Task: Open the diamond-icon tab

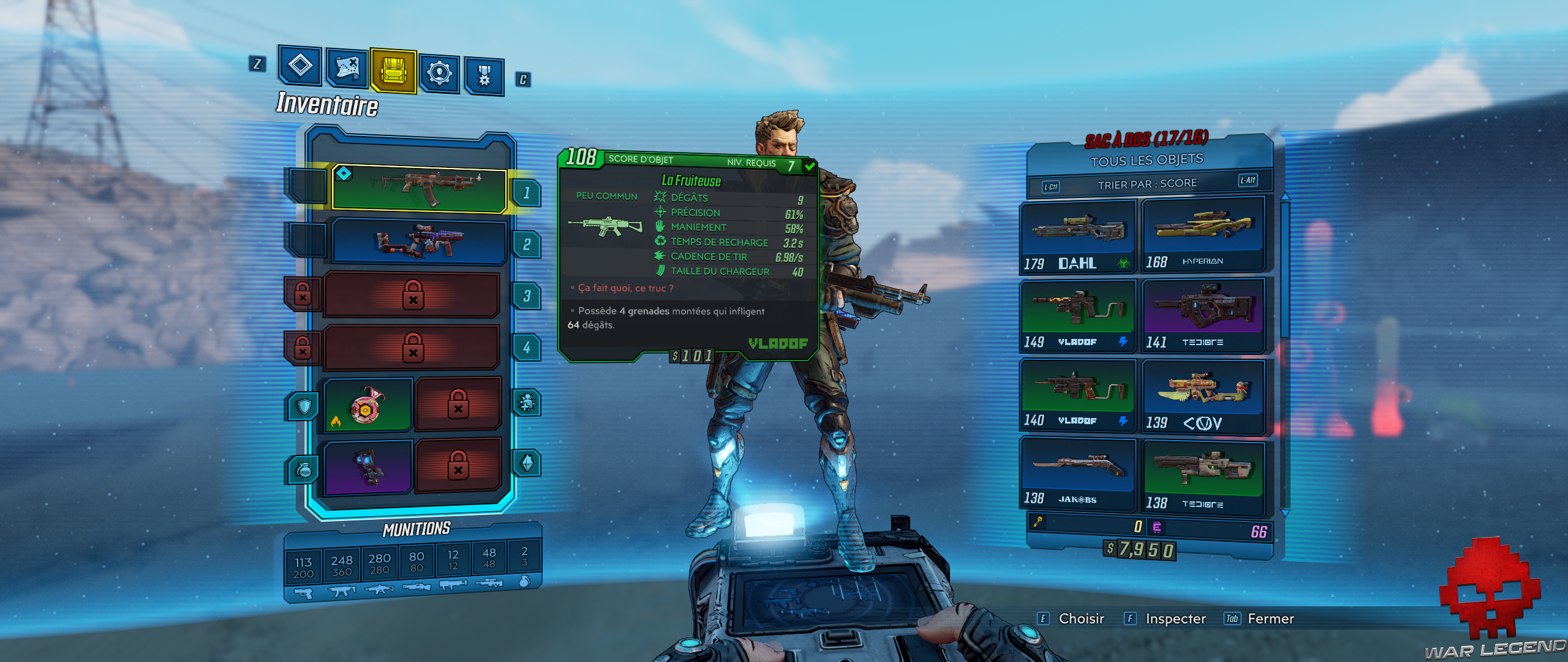Action: [x=300, y=64]
